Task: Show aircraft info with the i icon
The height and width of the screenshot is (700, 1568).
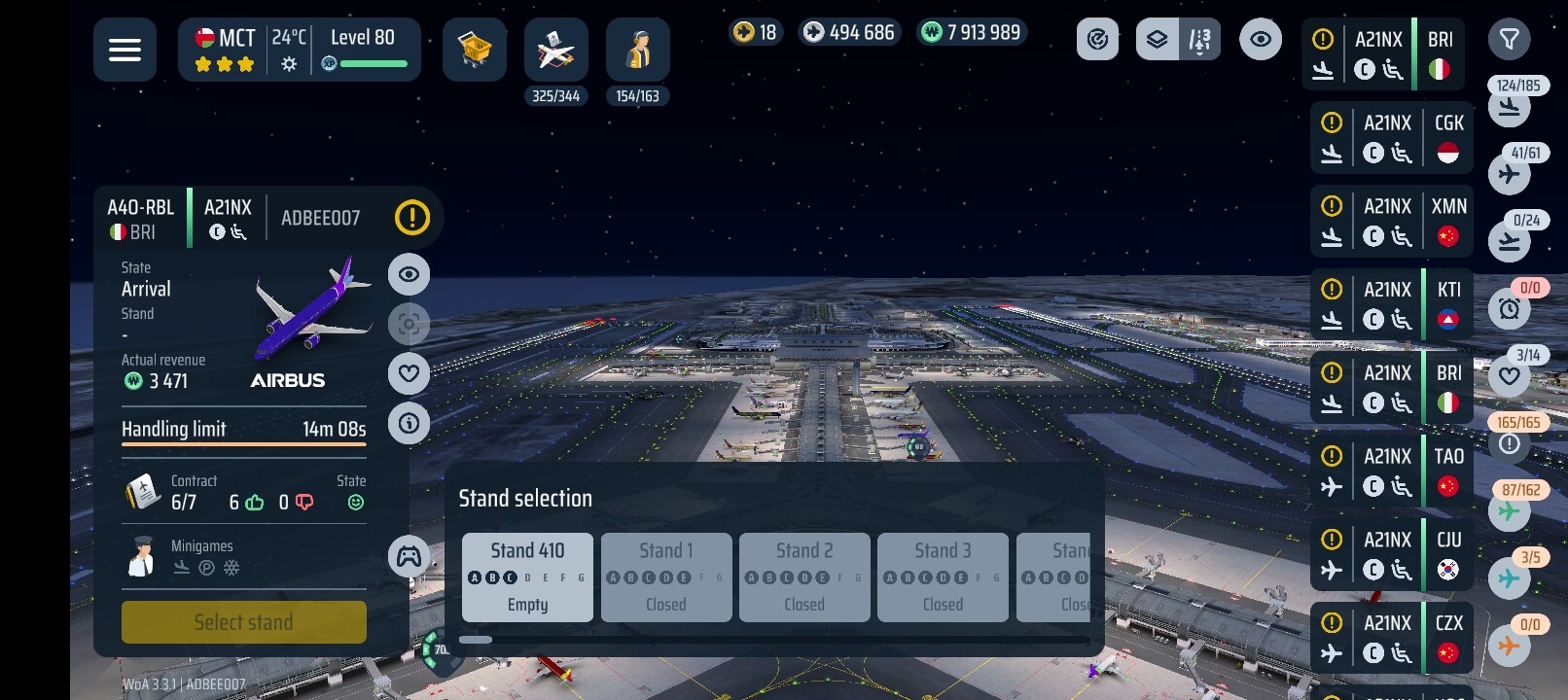Action: point(409,423)
